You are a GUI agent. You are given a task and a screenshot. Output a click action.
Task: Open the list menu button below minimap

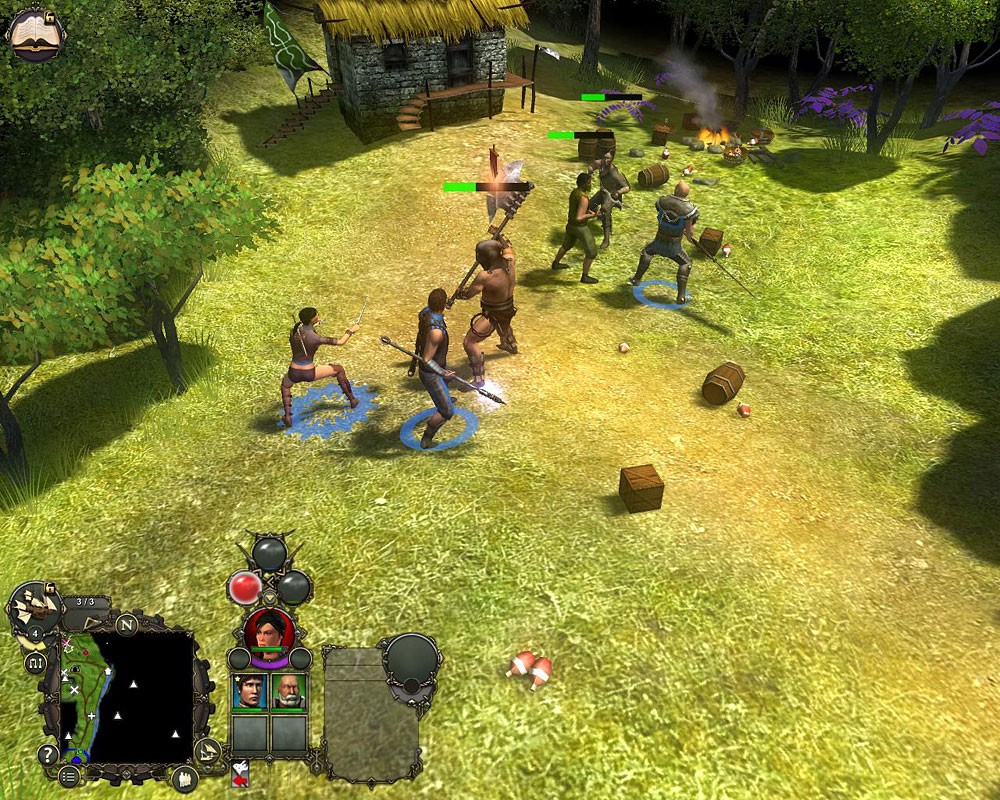[x=69, y=775]
